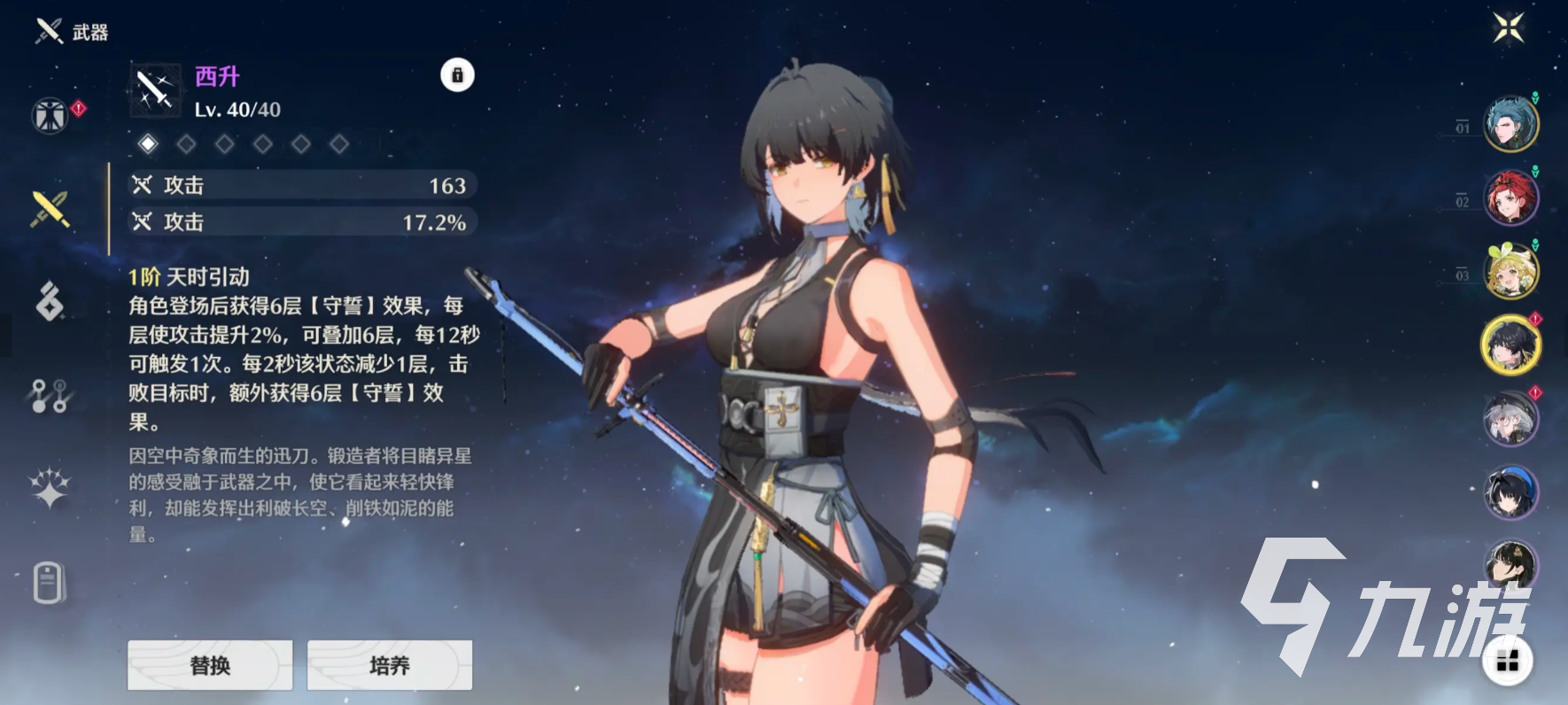Open the four-square grid button
This screenshot has width=1568, height=705.
coord(1507,661)
